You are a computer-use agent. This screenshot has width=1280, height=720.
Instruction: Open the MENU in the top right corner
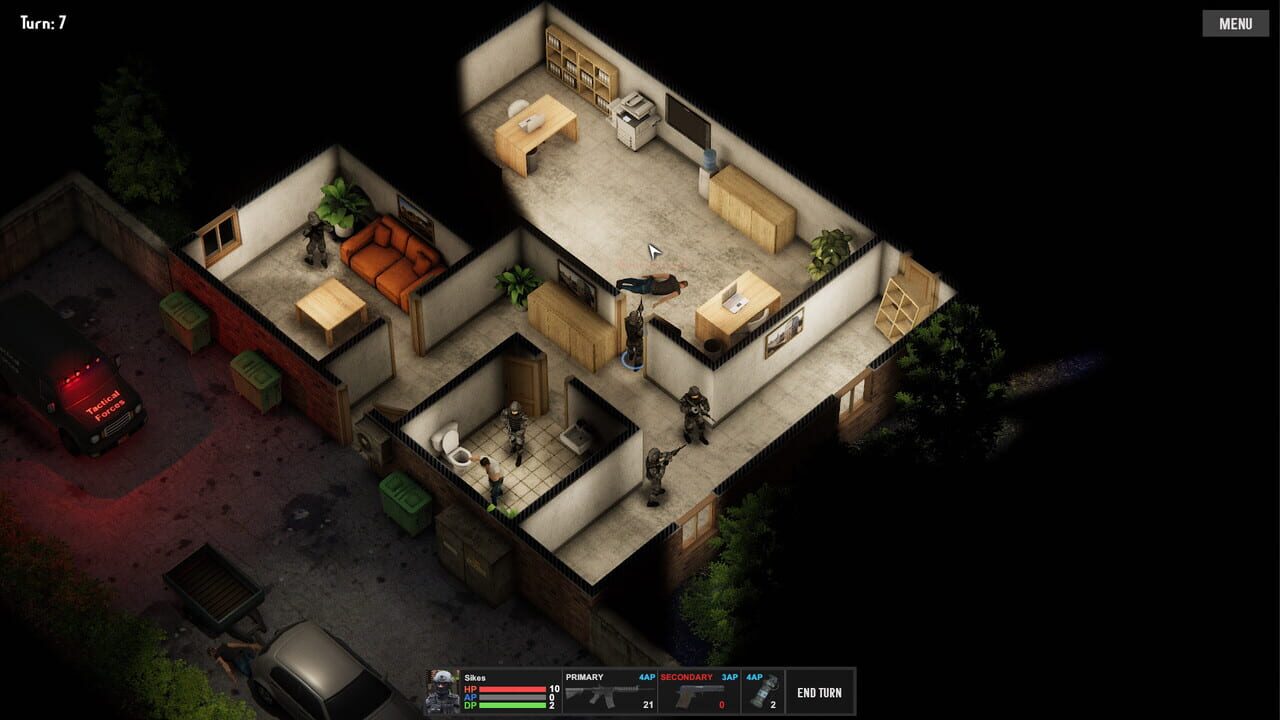(1235, 23)
